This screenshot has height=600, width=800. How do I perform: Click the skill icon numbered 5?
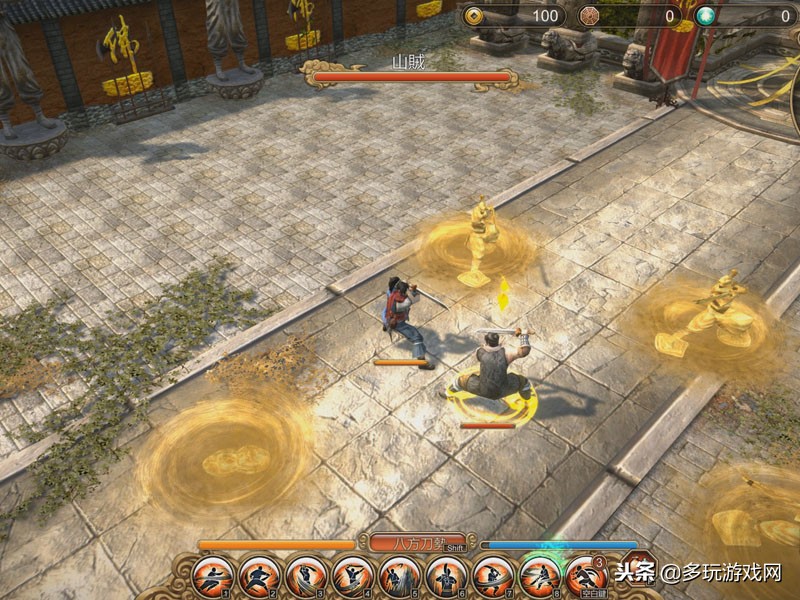(x=400, y=576)
